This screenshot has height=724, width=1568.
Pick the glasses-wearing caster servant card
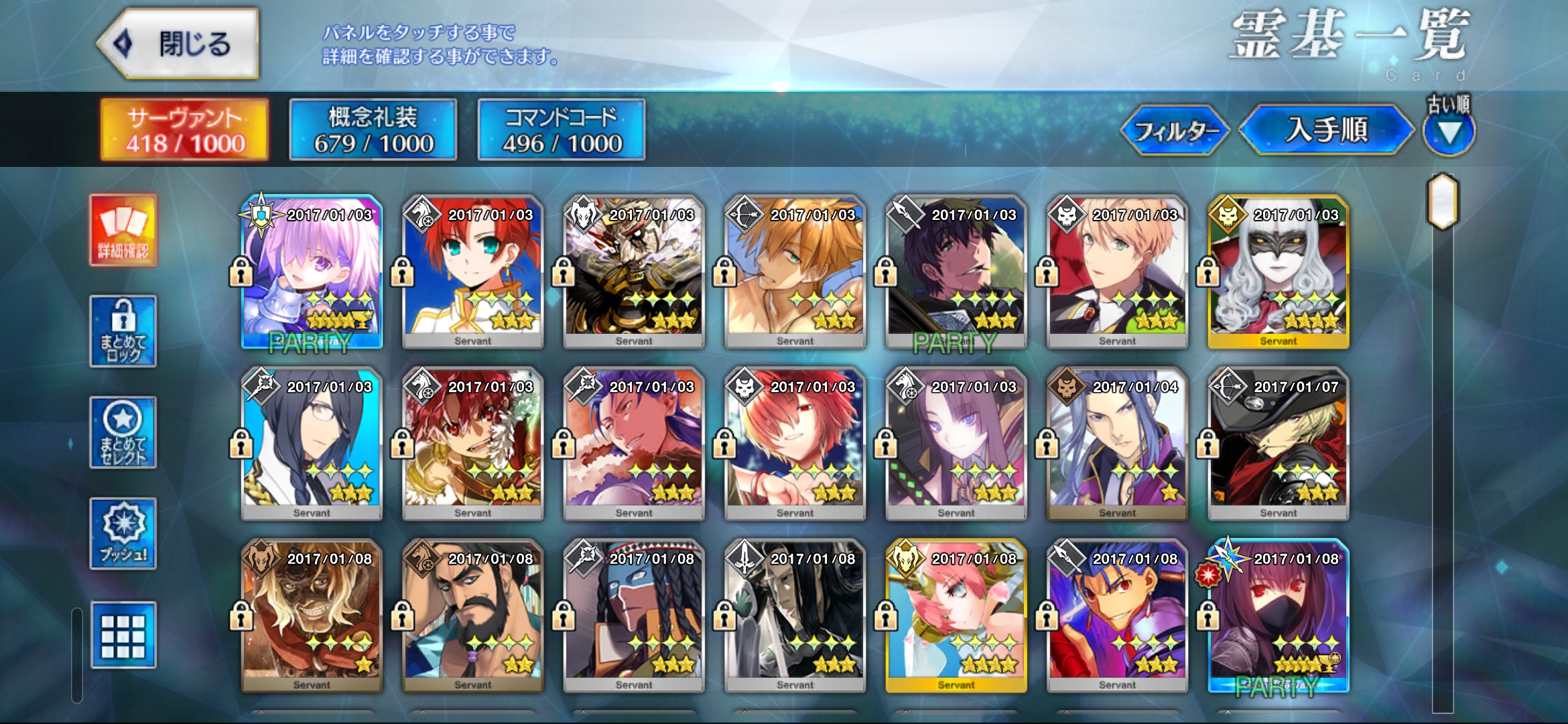pyautogui.click(x=312, y=443)
